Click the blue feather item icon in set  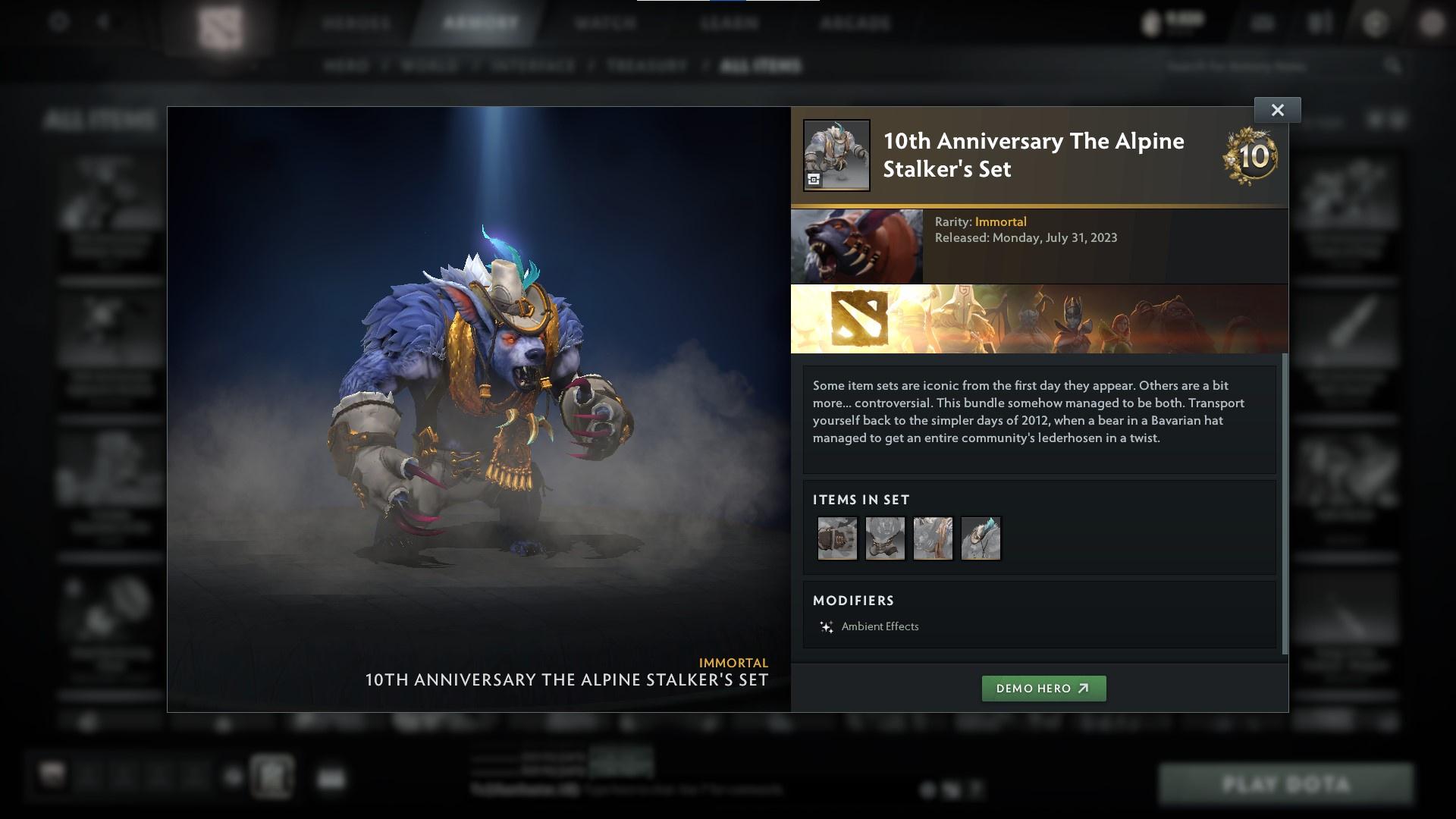[x=981, y=538]
